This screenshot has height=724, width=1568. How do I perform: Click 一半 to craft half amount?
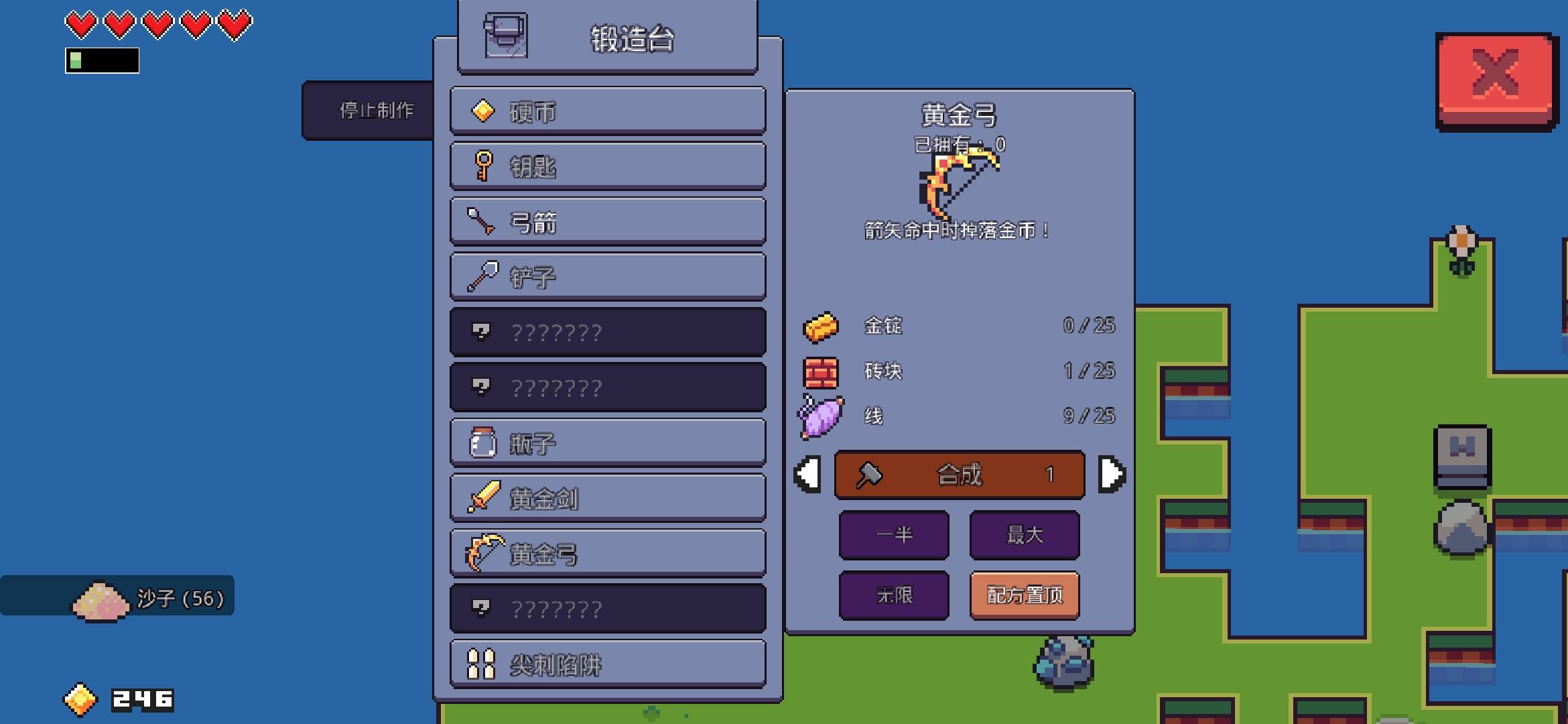pyautogui.click(x=894, y=536)
